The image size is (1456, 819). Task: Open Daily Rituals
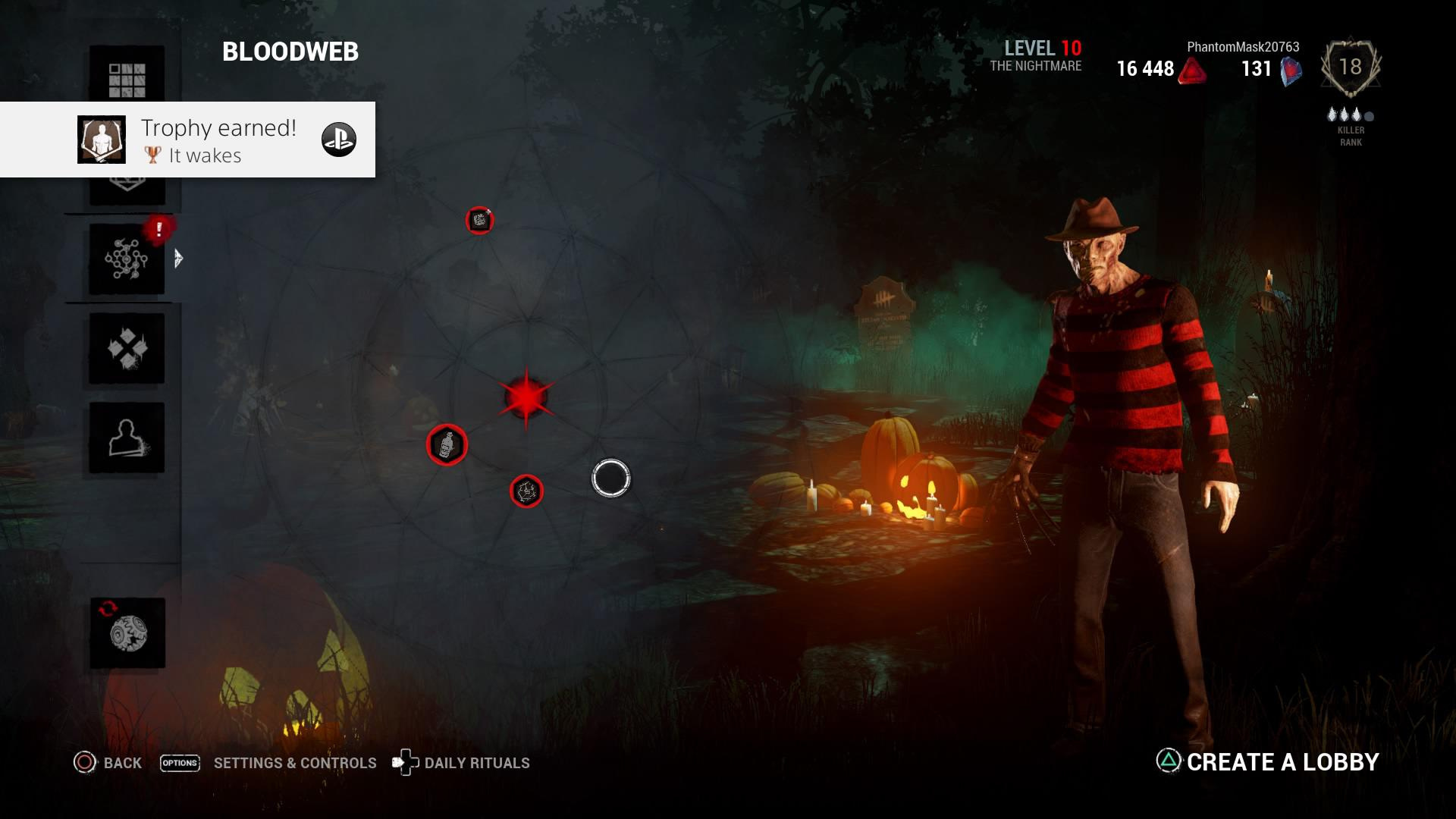pos(461,763)
